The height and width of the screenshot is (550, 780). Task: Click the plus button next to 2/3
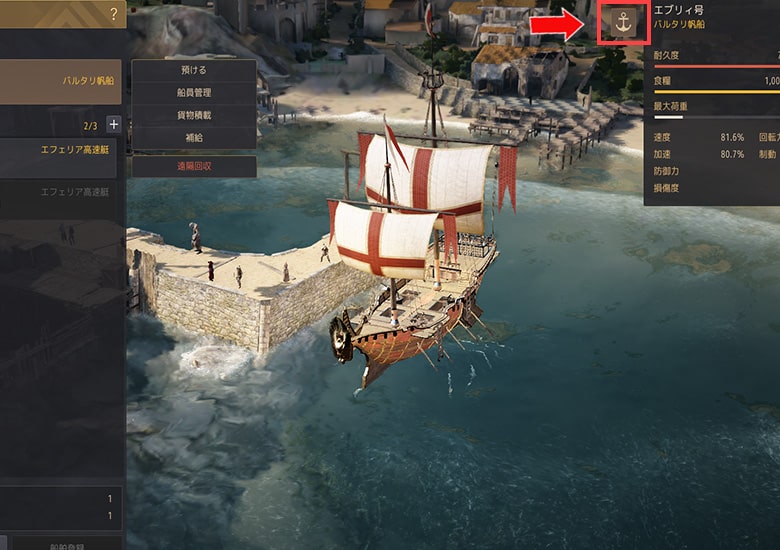point(113,125)
